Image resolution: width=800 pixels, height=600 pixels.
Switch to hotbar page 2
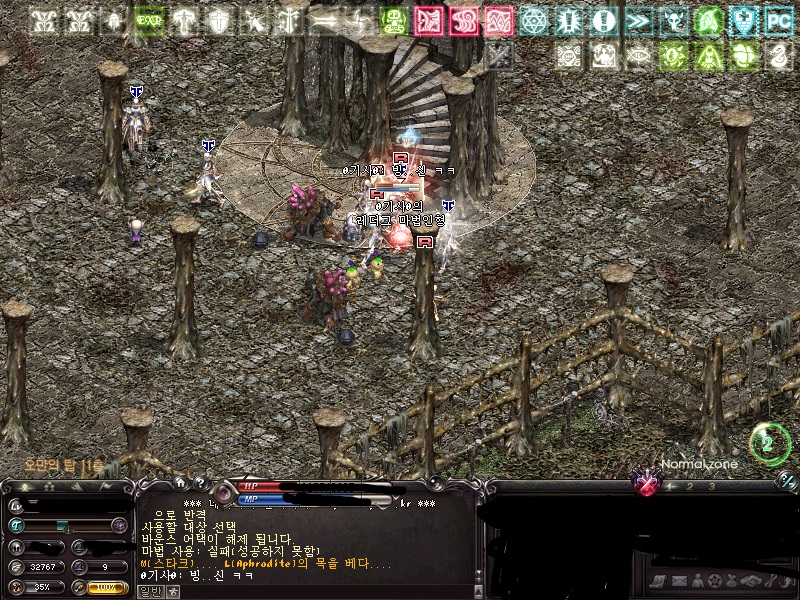point(689,486)
